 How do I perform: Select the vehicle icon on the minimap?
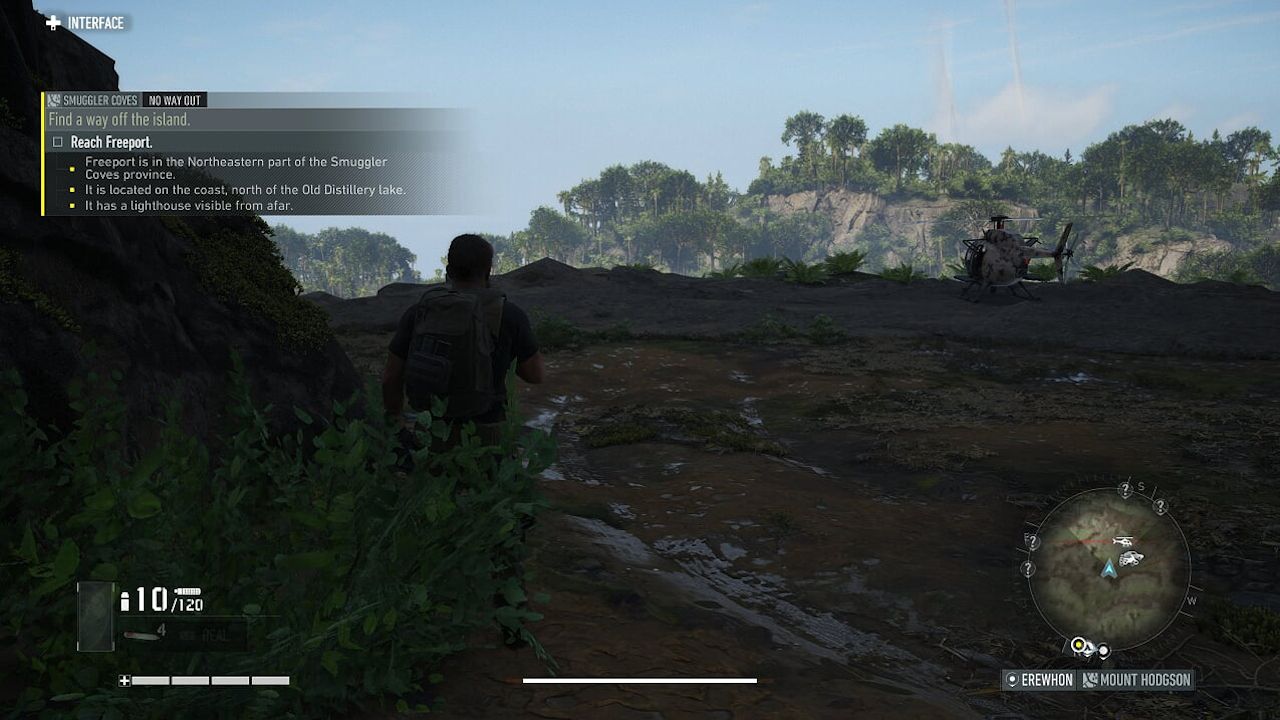coord(1132,558)
